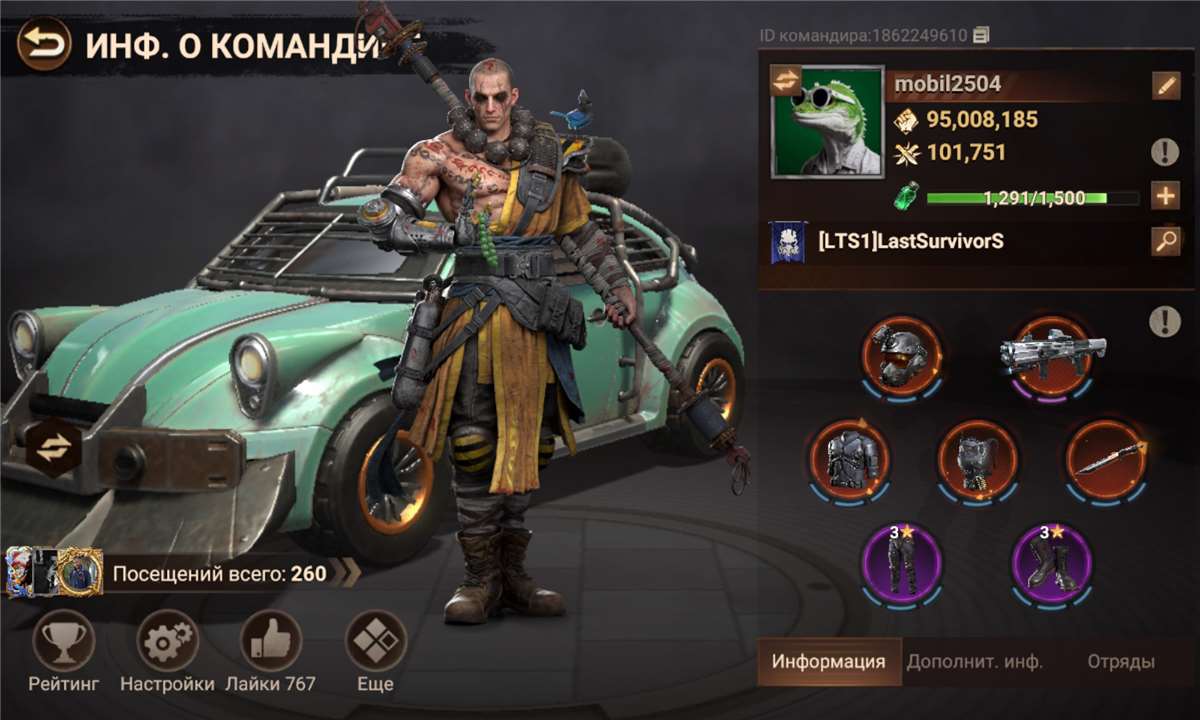This screenshot has width=1200, height=720.
Task: Copy the commander ID
Action: (x=981, y=36)
